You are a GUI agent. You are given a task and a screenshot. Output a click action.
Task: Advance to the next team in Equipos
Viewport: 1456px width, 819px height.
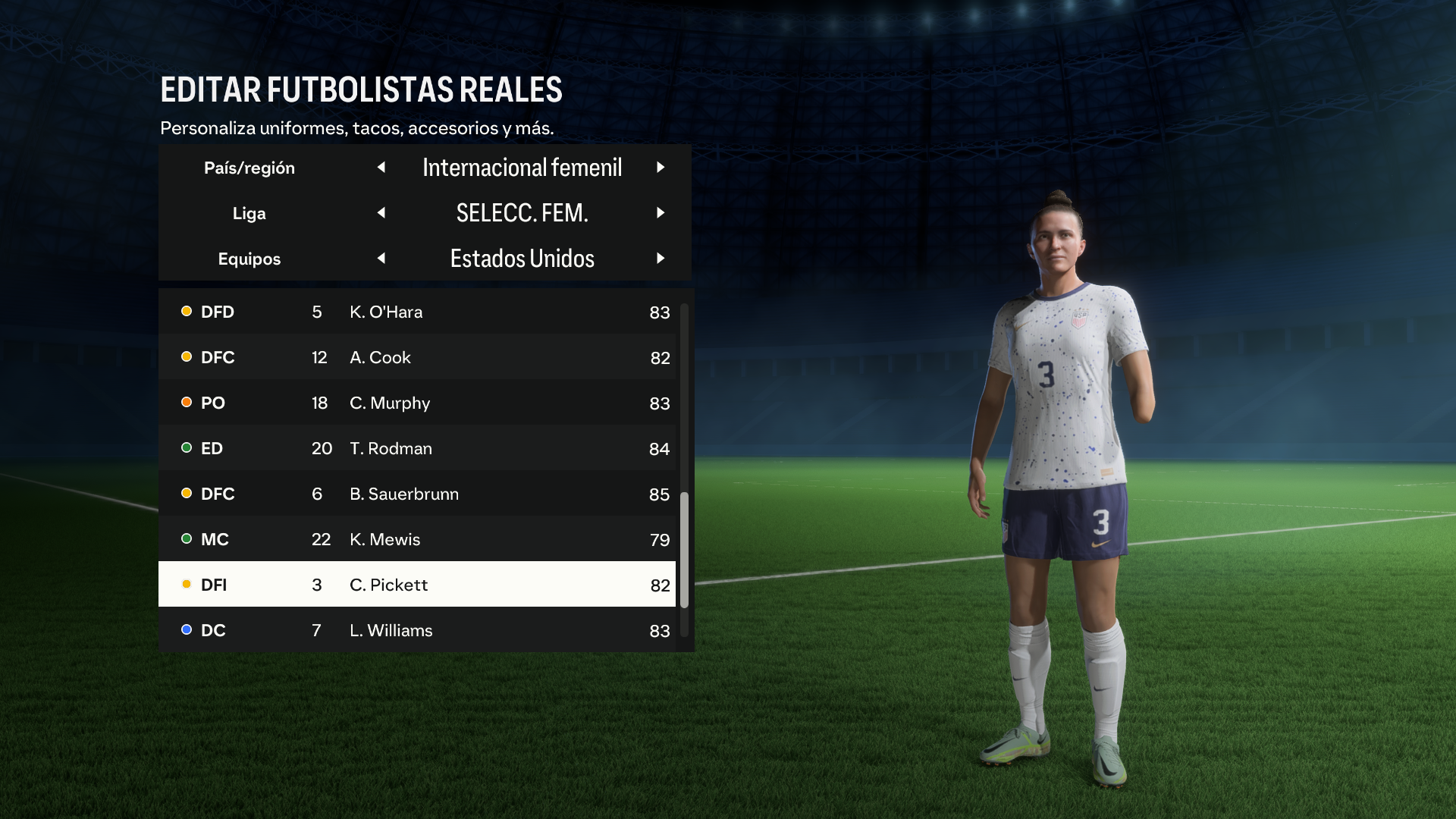point(661,259)
